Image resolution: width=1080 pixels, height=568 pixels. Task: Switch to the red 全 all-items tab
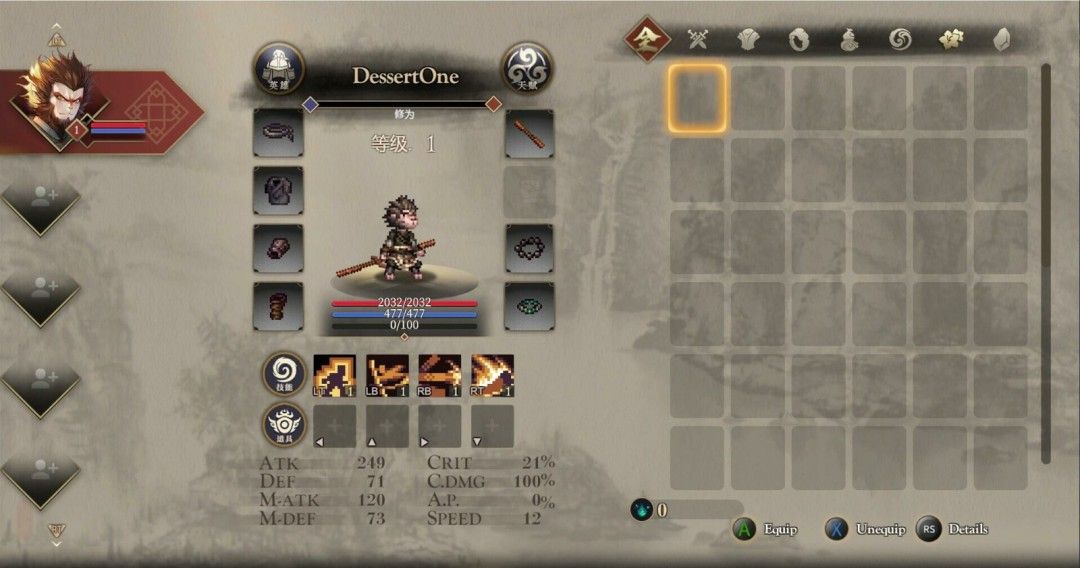click(647, 40)
